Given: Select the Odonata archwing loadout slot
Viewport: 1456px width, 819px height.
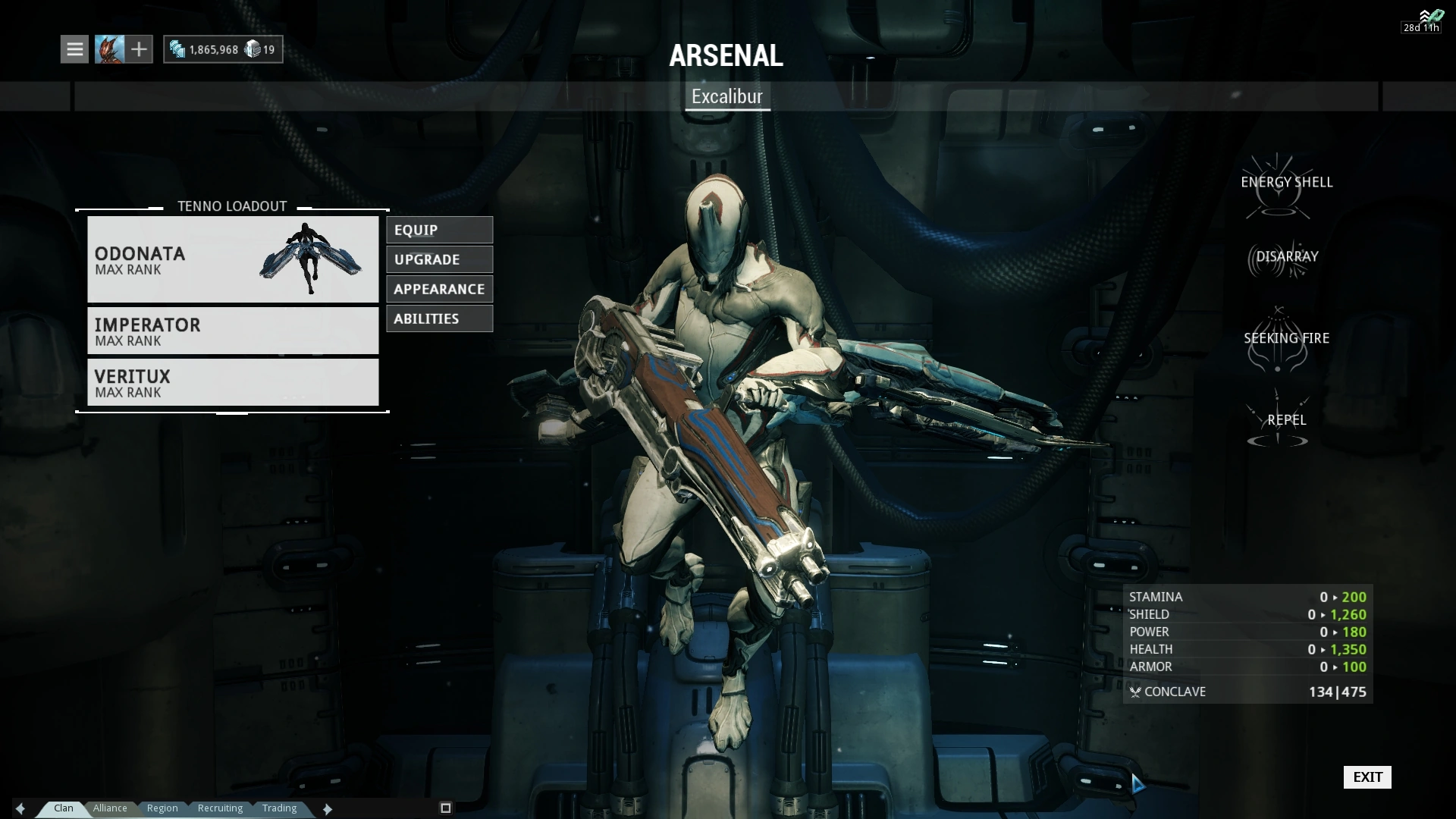Looking at the screenshot, I should tap(233, 259).
